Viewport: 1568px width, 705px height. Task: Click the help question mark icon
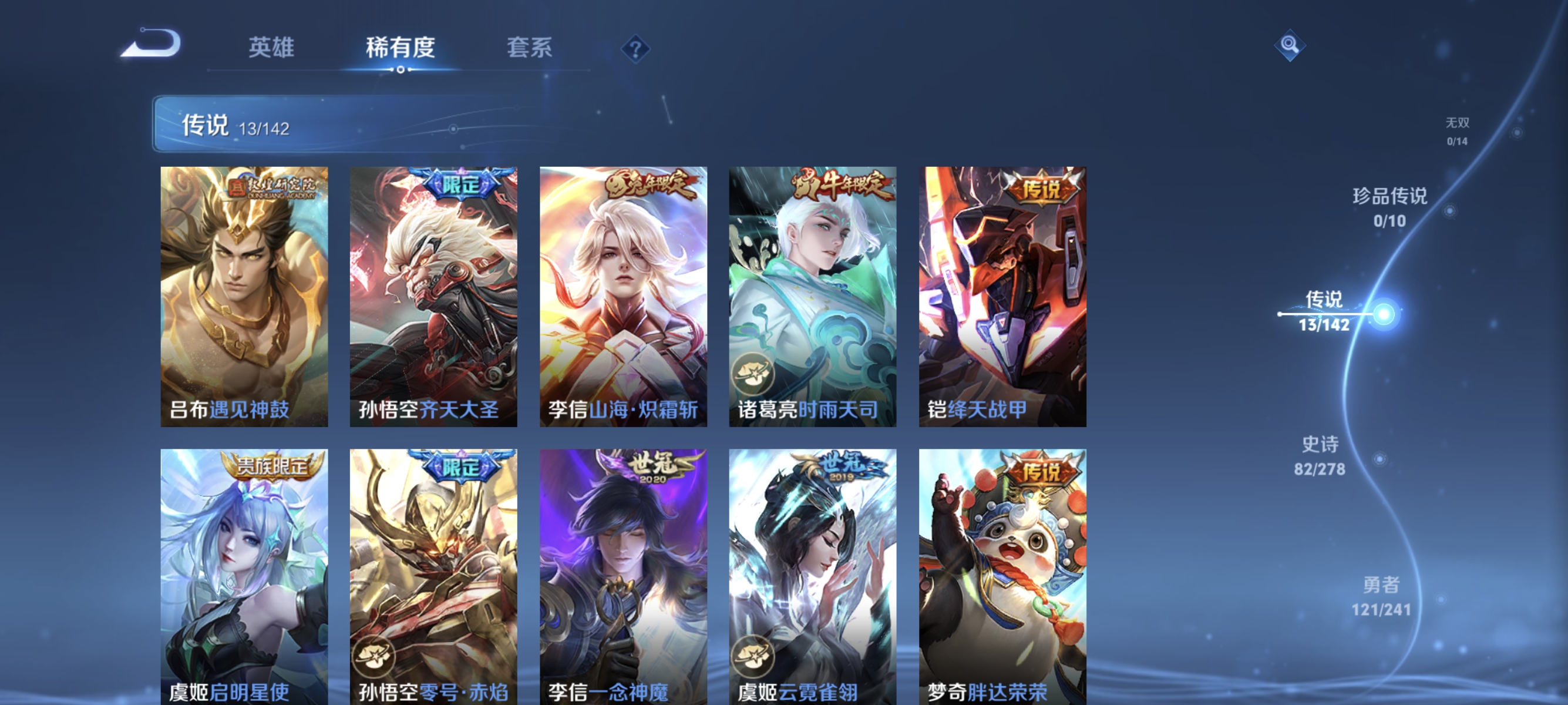635,48
